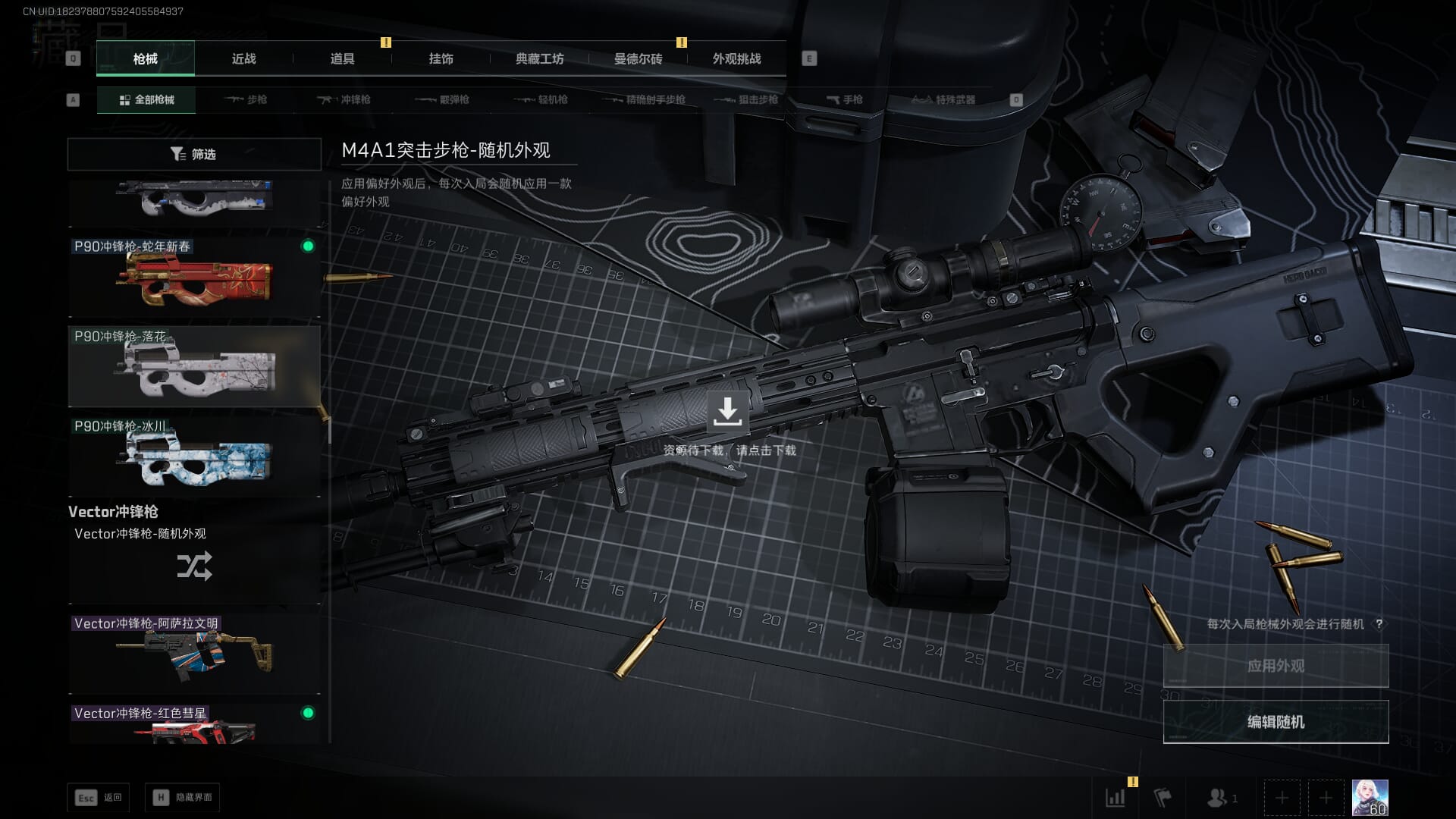Apply skin with the 应用外观 button
This screenshot has height=819, width=1456.
[x=1276, y=666]
